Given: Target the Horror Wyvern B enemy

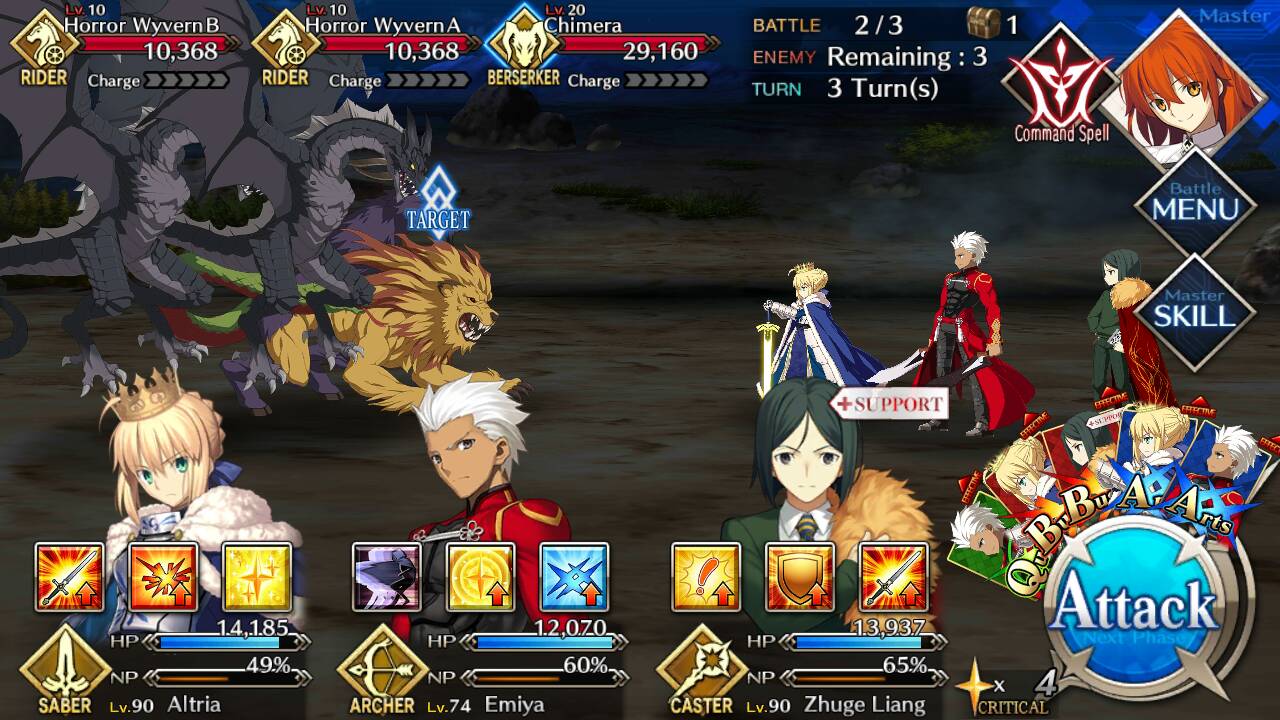Looking at the screenshot, I should pyautogui.click(x=140, y=44).
